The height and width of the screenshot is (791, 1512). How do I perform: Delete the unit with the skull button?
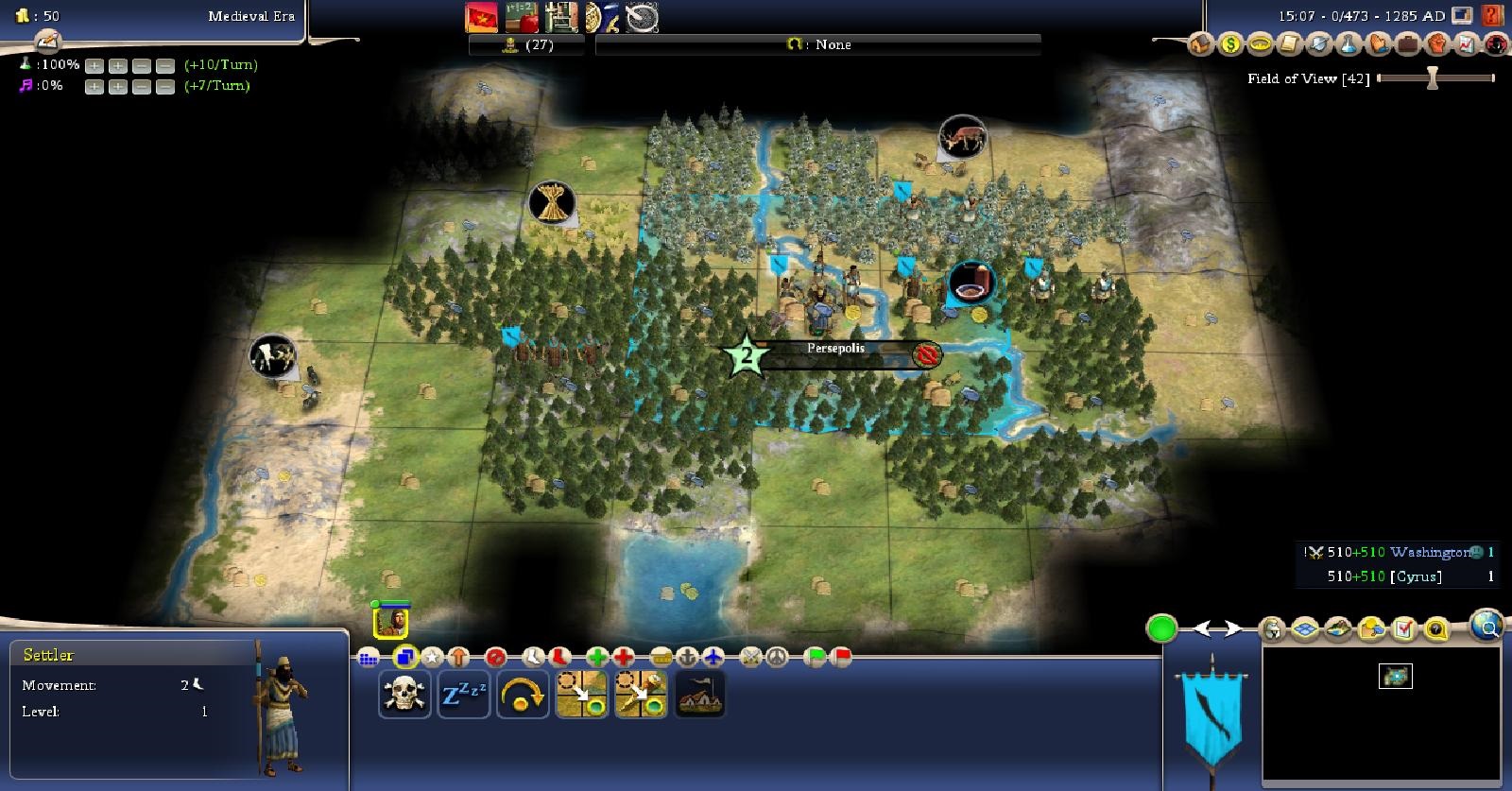404,696
